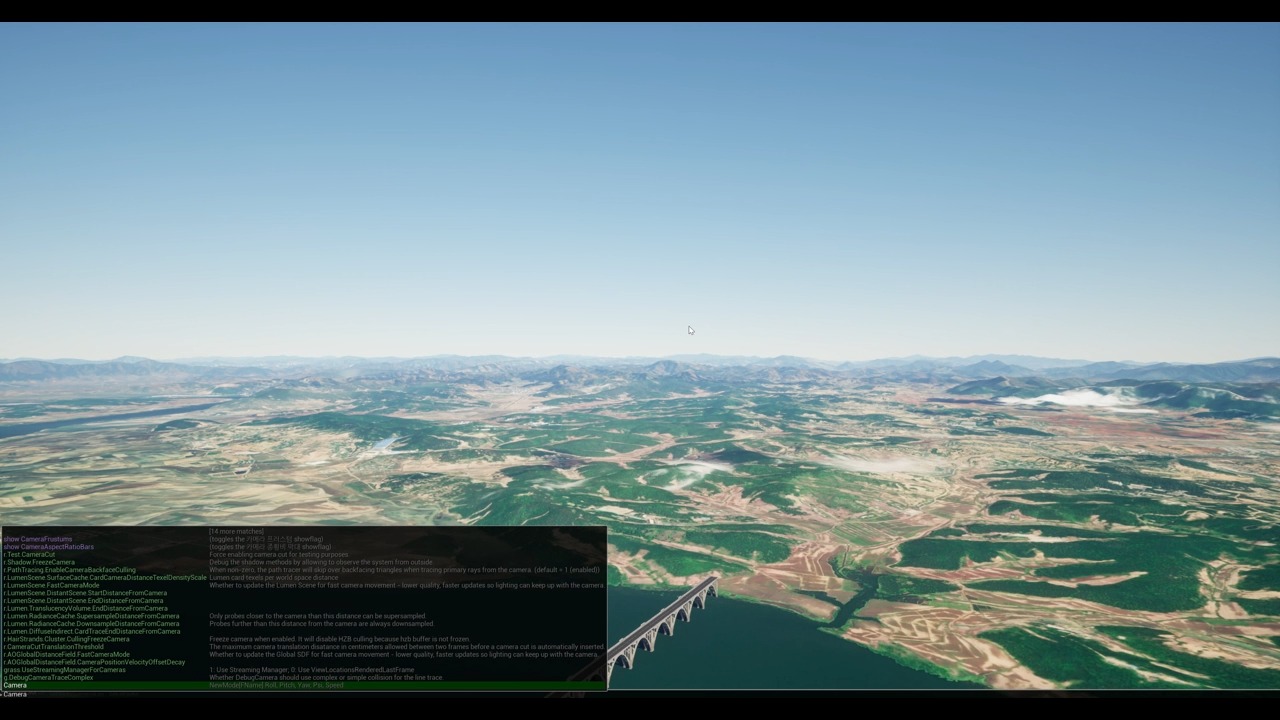
Task: Click the 14 more matches indicator
Action: (236, 531)
